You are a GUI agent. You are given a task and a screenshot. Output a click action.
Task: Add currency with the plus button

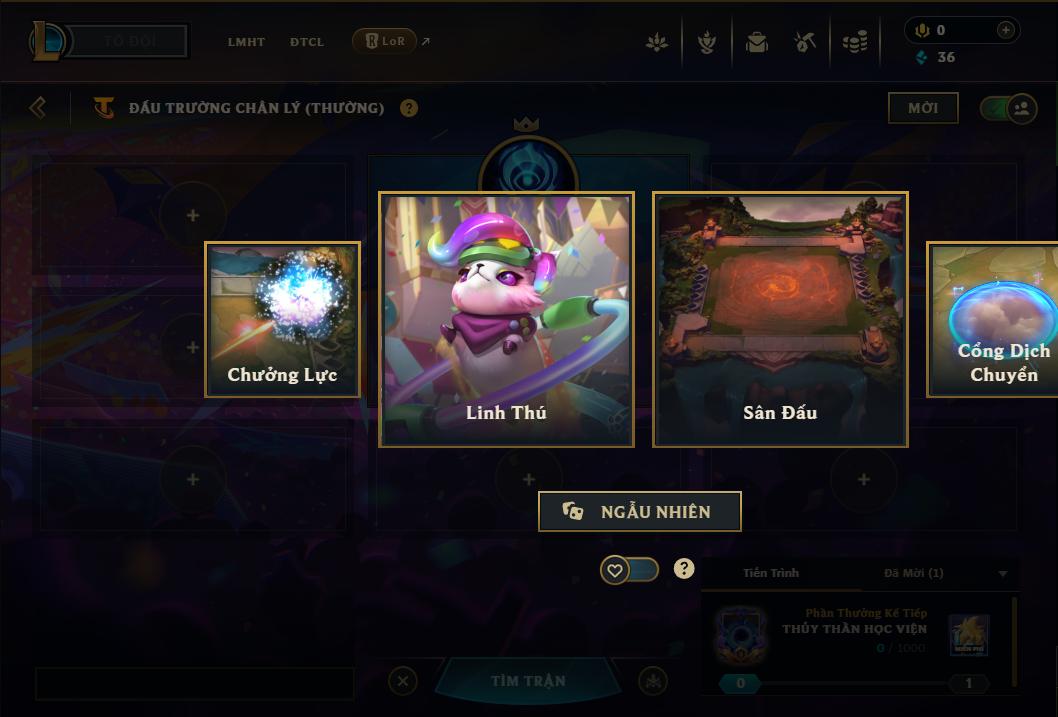point(1005,31)
